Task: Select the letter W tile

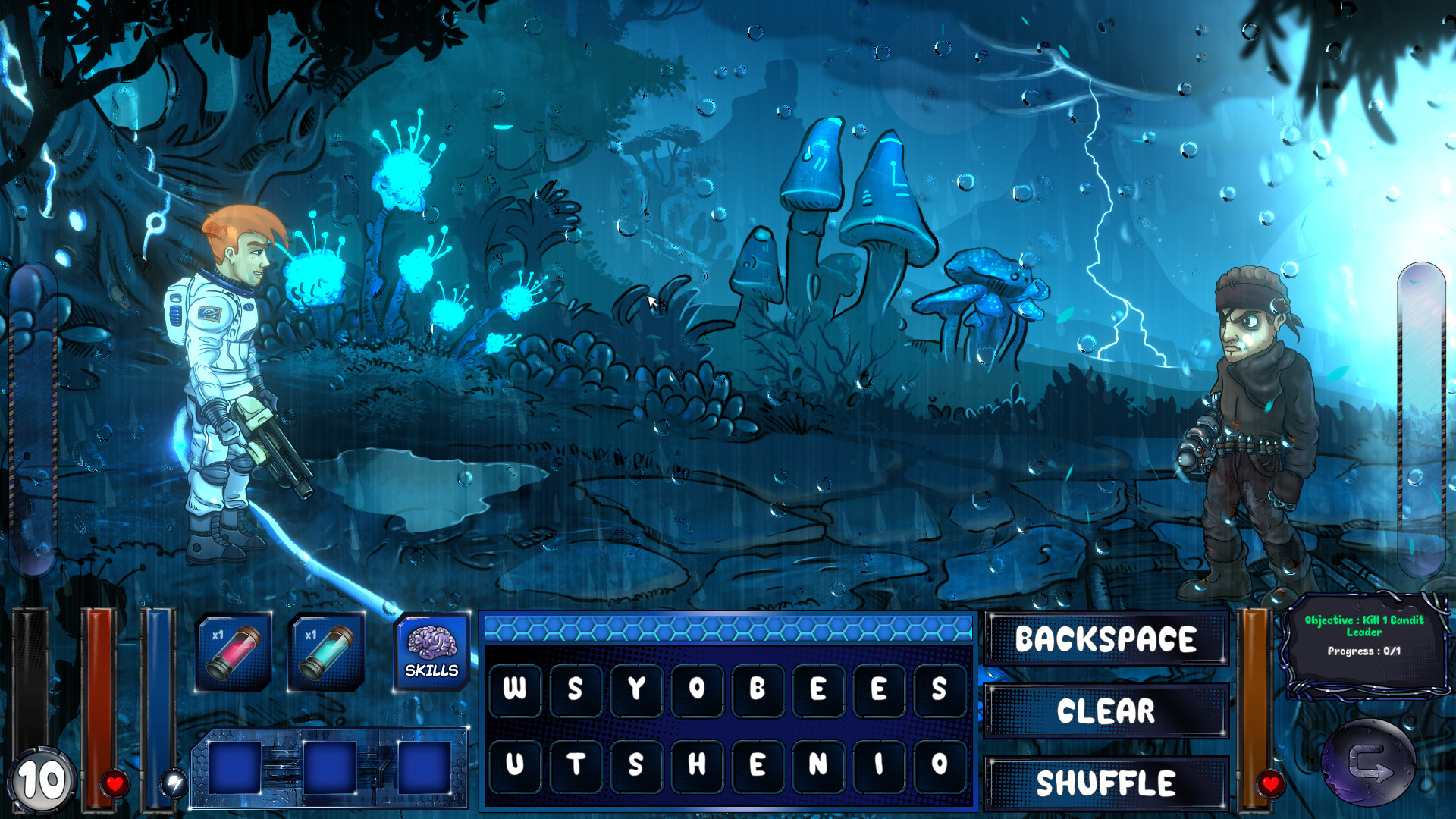Action: [514, 689]
